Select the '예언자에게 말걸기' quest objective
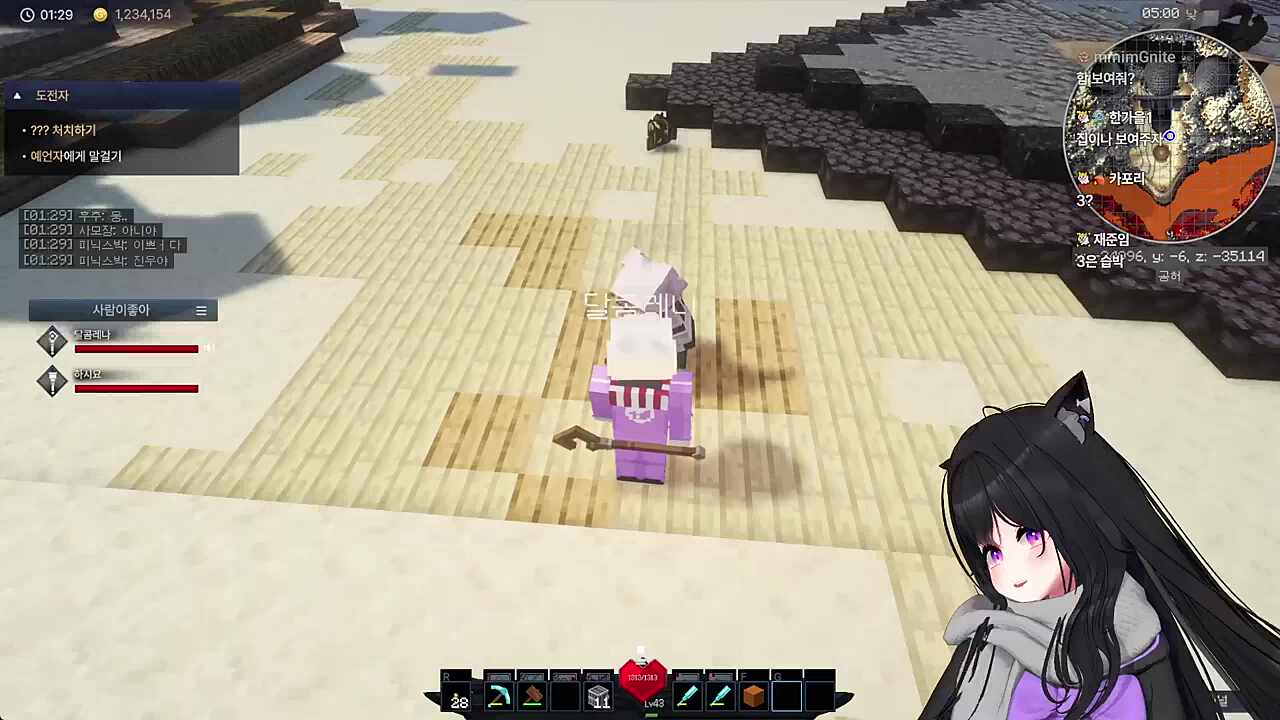The image size is (1280, 720). point(75,156)
